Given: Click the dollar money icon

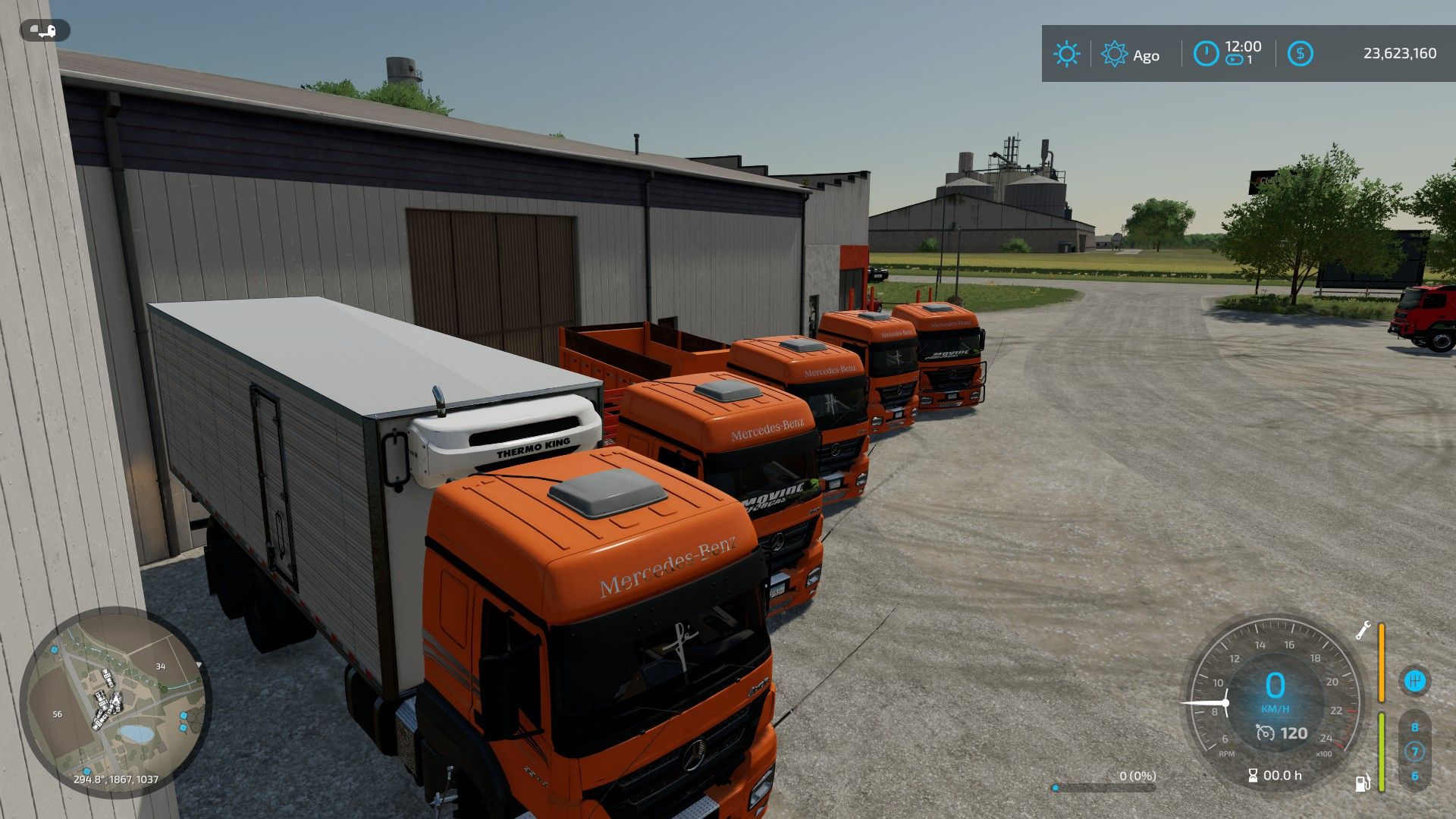Looking at the screenshot, I should [x=1300, y=54].
